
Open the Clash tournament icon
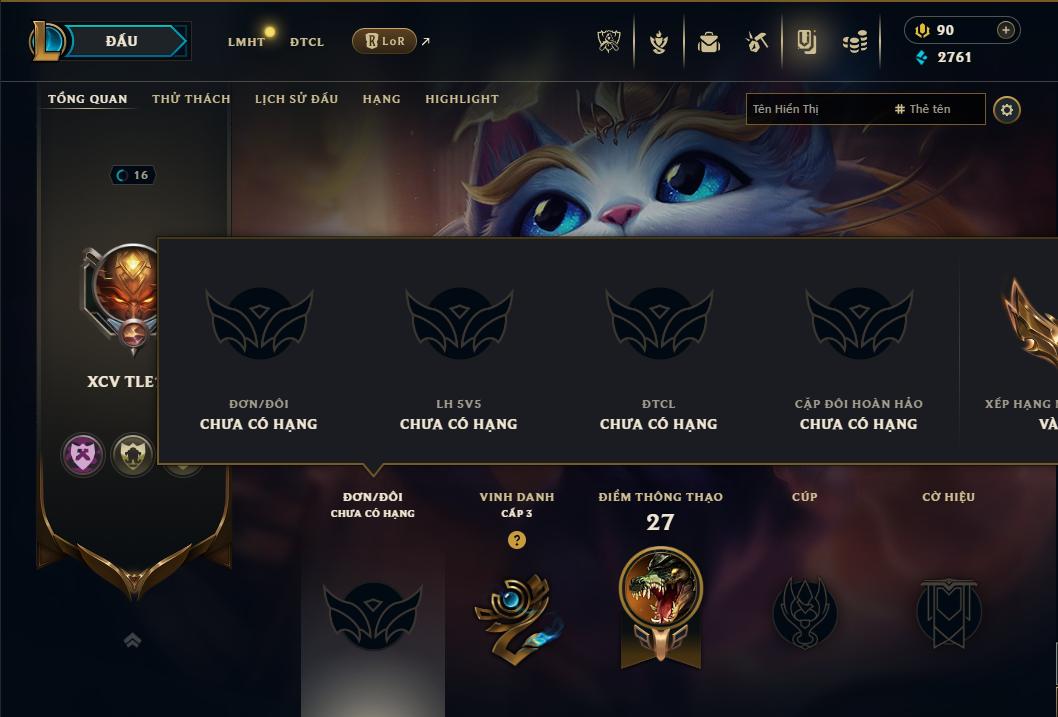pos(609,42)
